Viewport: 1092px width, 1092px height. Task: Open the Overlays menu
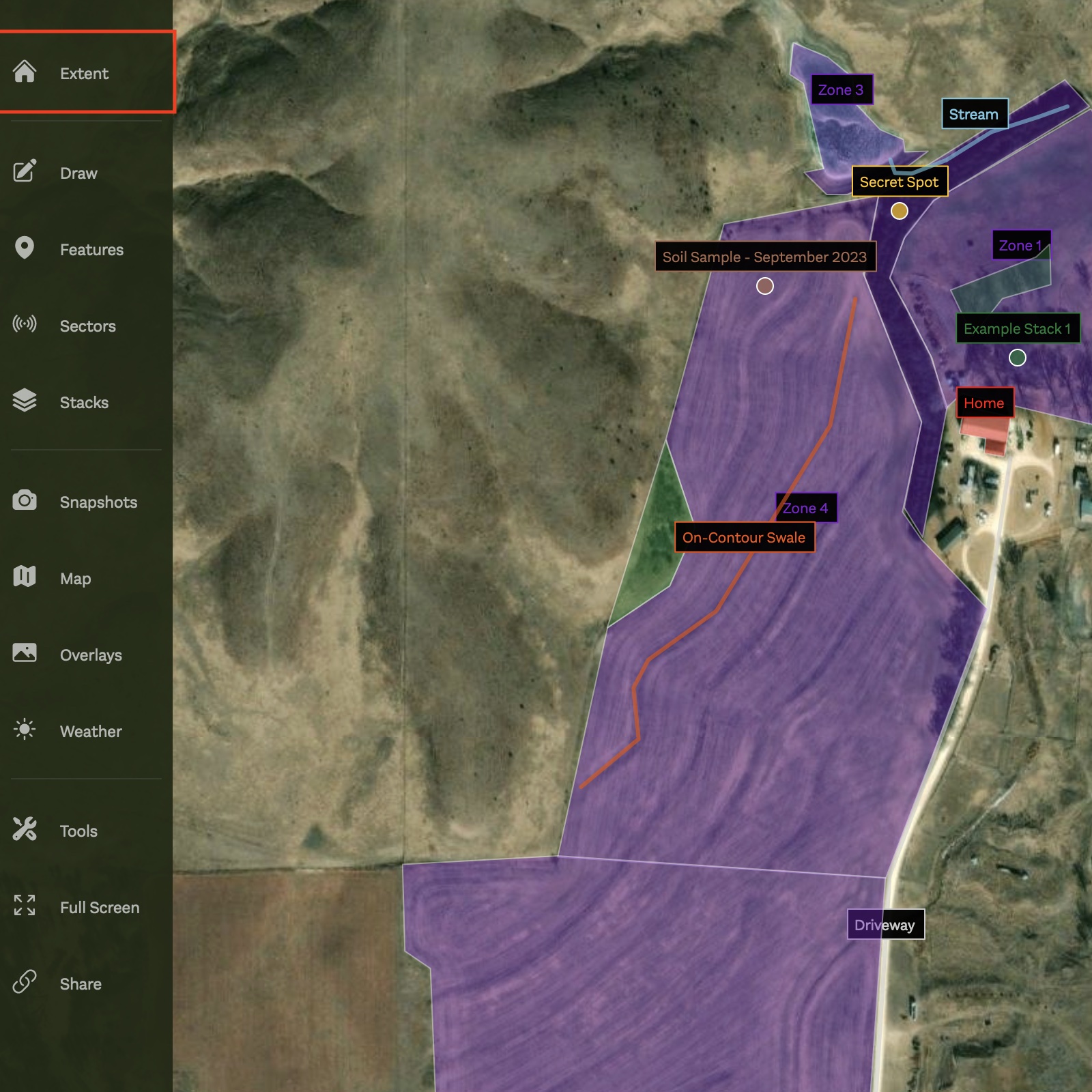[x=91, y=655]
